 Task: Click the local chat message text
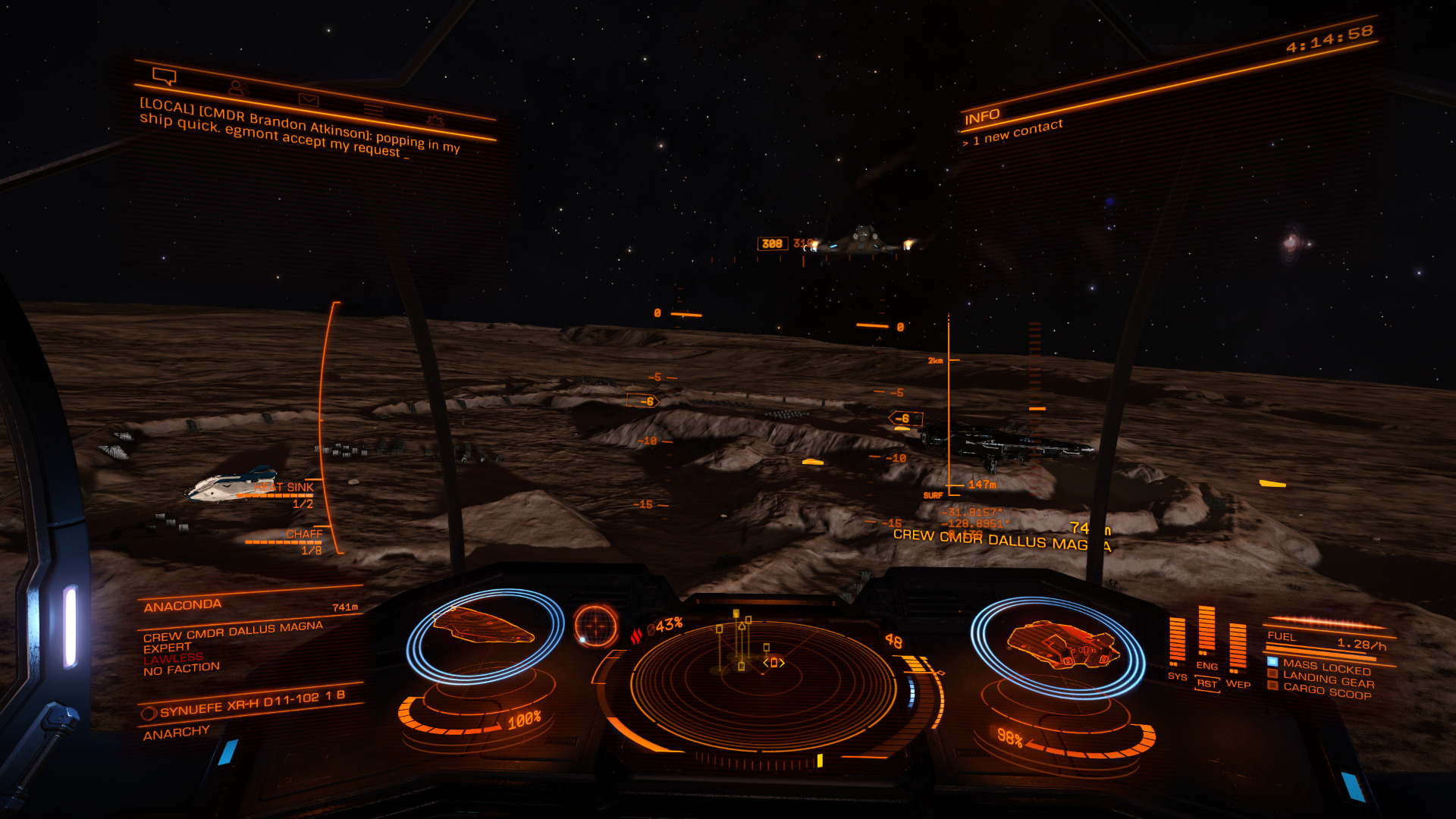[x=300, y=129]
